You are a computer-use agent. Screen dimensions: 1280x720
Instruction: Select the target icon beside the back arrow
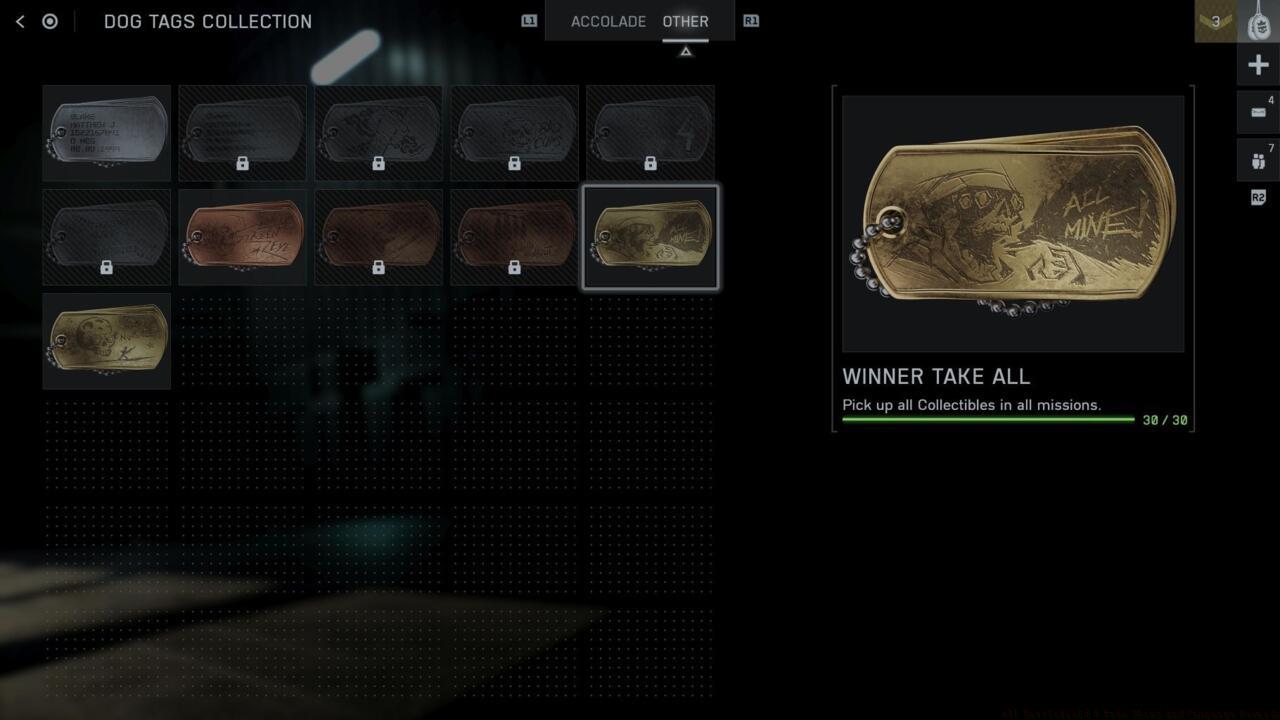pos(50,21)
